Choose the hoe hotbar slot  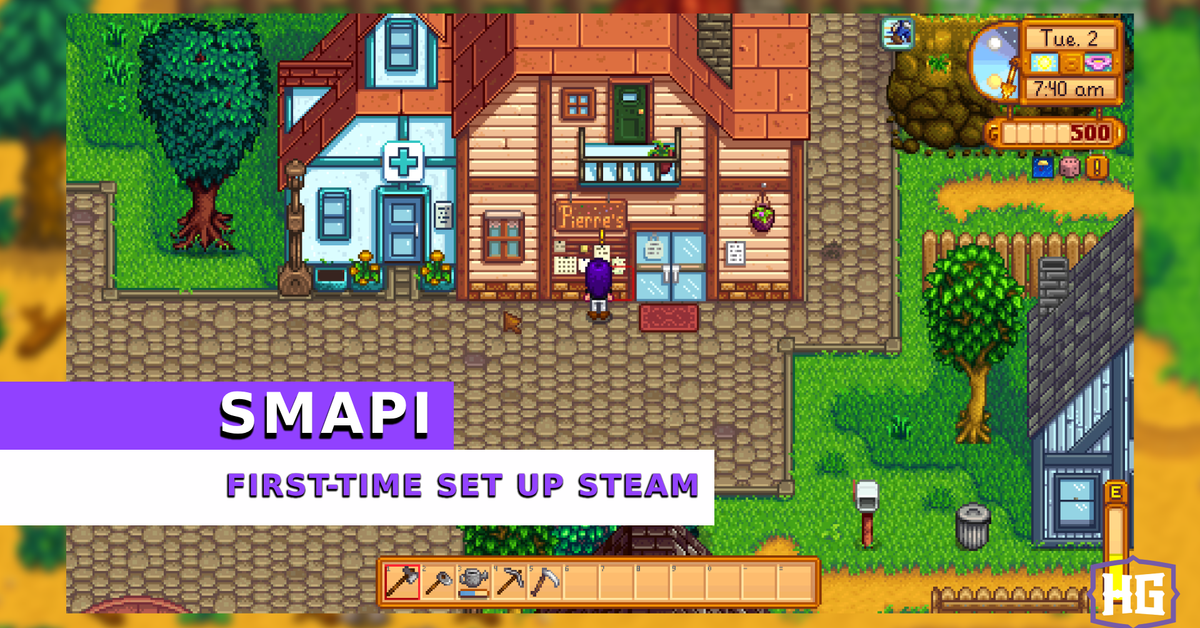(x=438, y=582)
